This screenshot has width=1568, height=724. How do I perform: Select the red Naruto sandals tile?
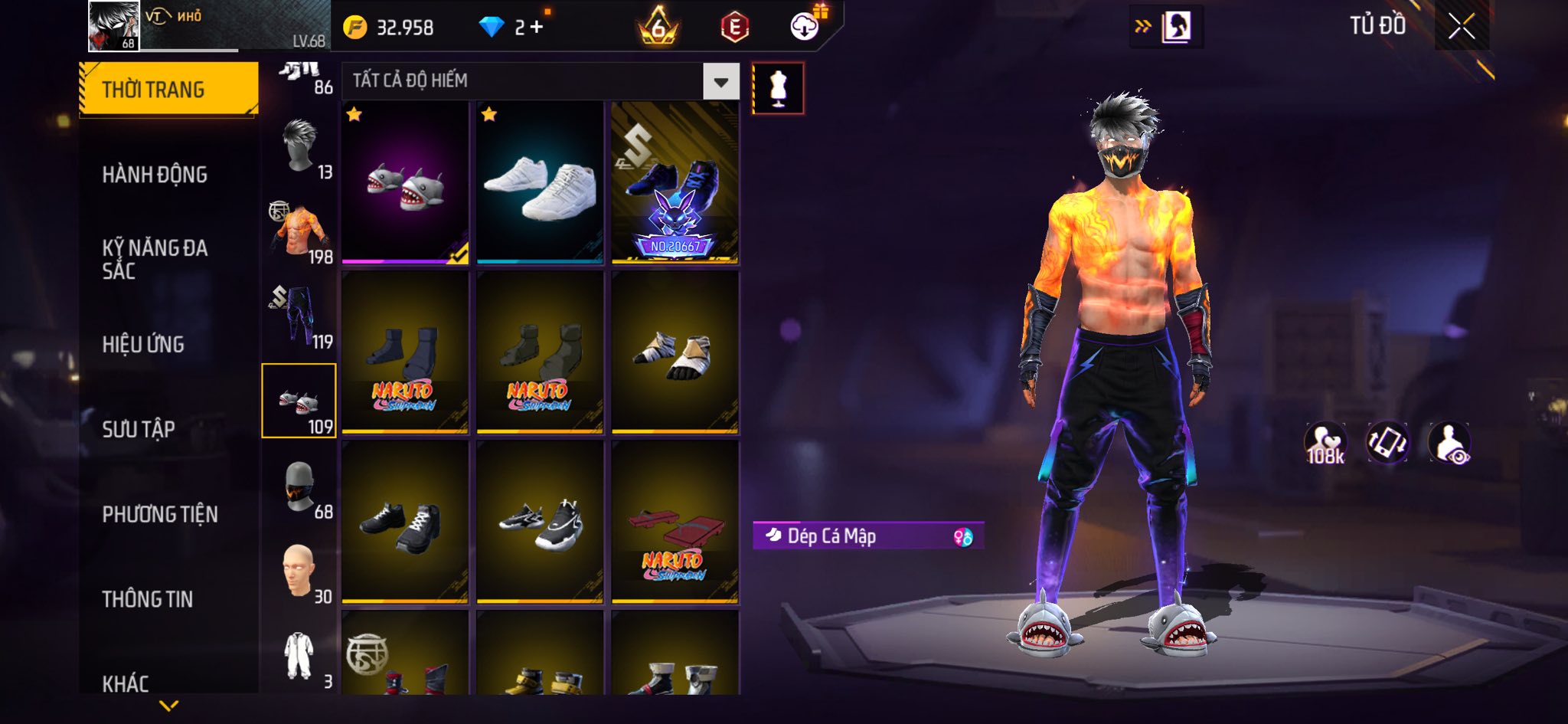675,523
